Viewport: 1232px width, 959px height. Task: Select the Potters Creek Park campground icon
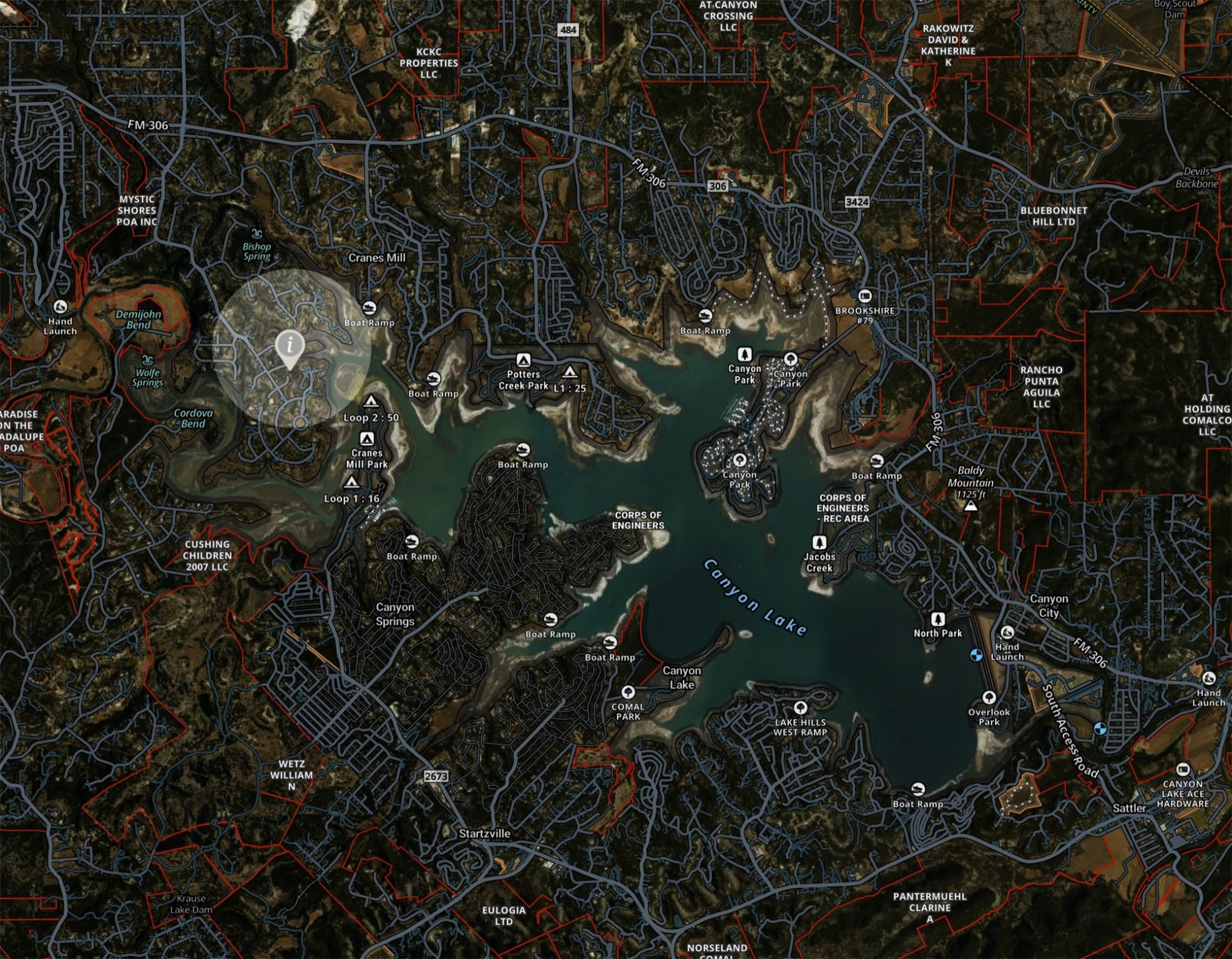click(x=523, y=360)
